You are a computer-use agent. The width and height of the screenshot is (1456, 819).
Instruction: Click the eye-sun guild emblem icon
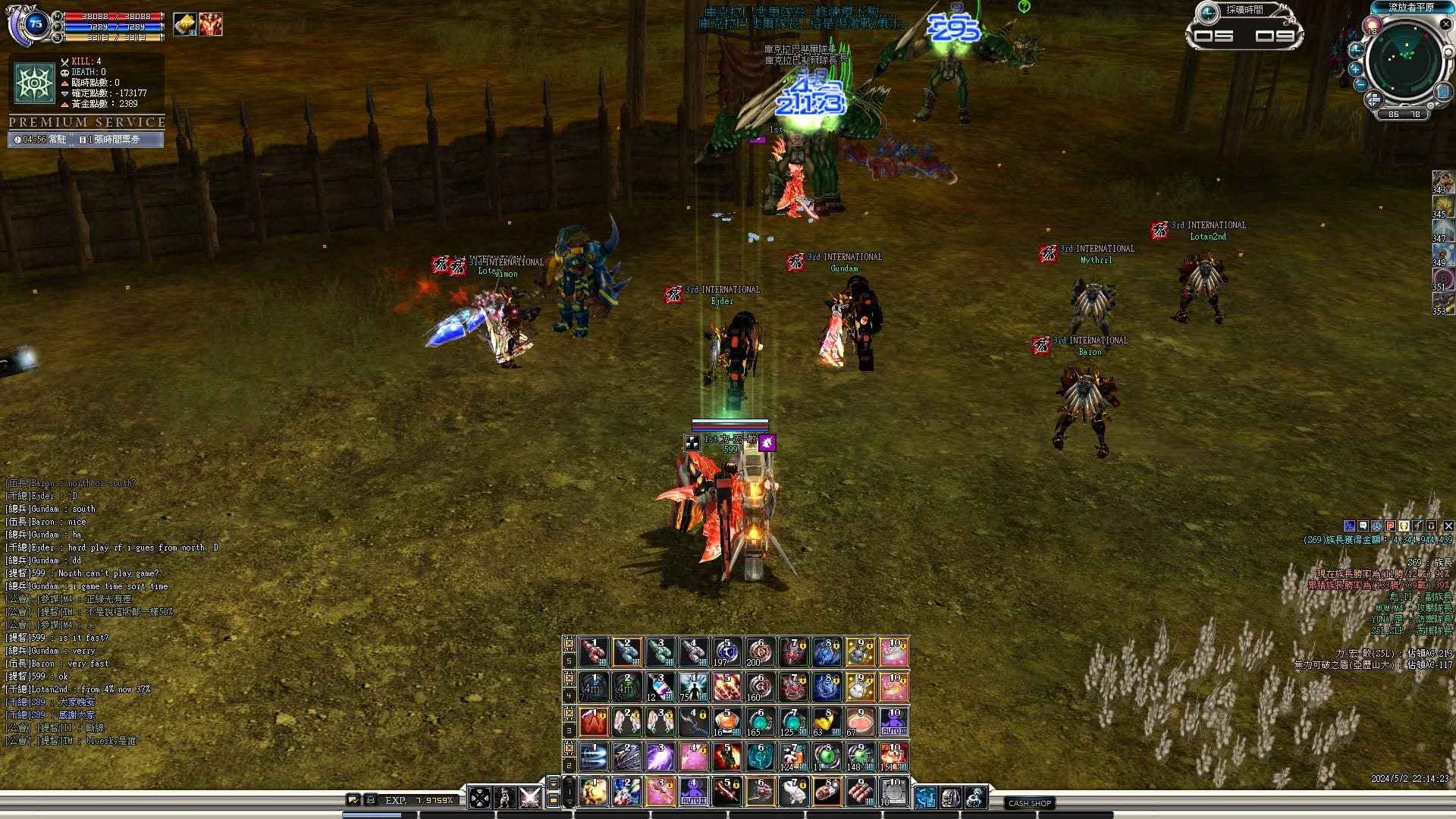coord(34,82)
